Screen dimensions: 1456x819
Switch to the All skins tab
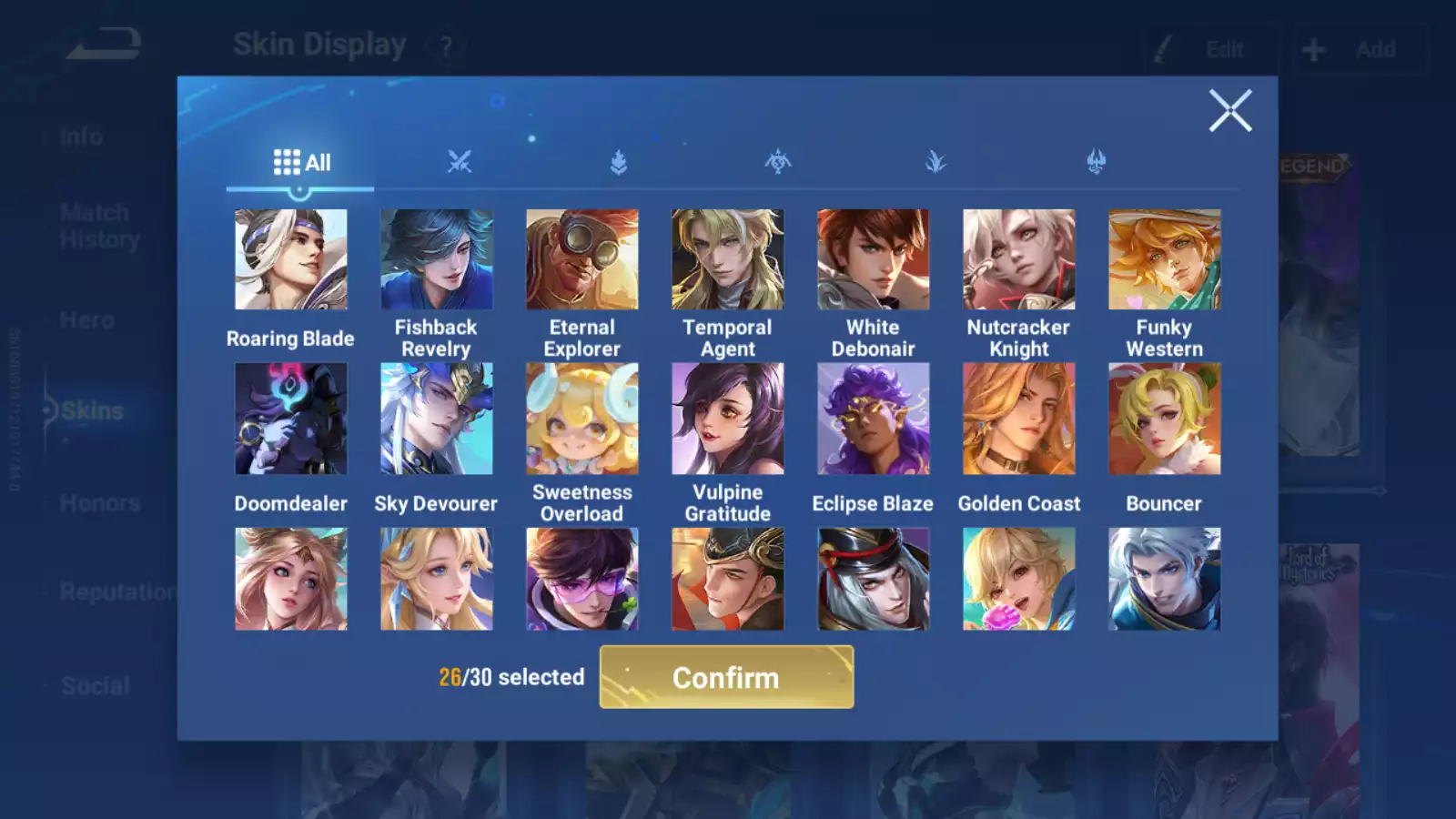(x=301, y=163)
